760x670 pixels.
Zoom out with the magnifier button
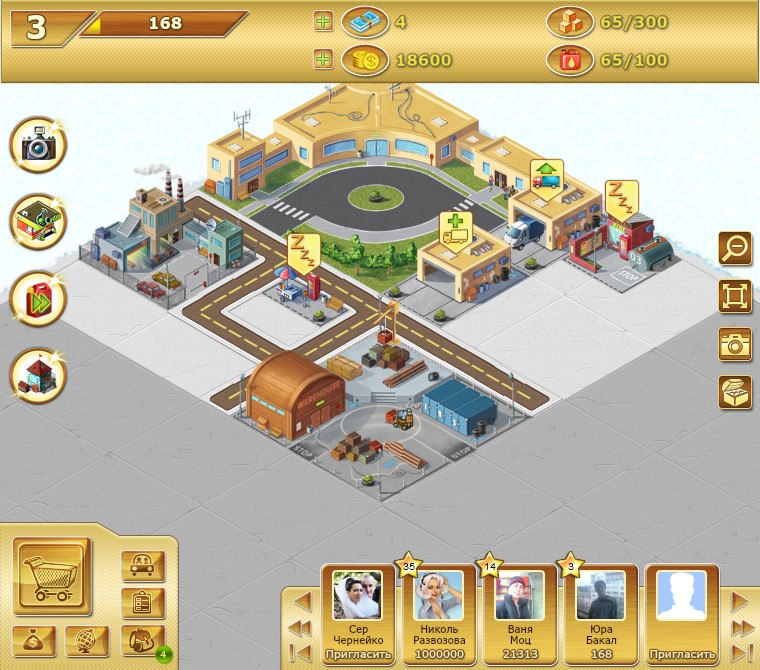735,247
